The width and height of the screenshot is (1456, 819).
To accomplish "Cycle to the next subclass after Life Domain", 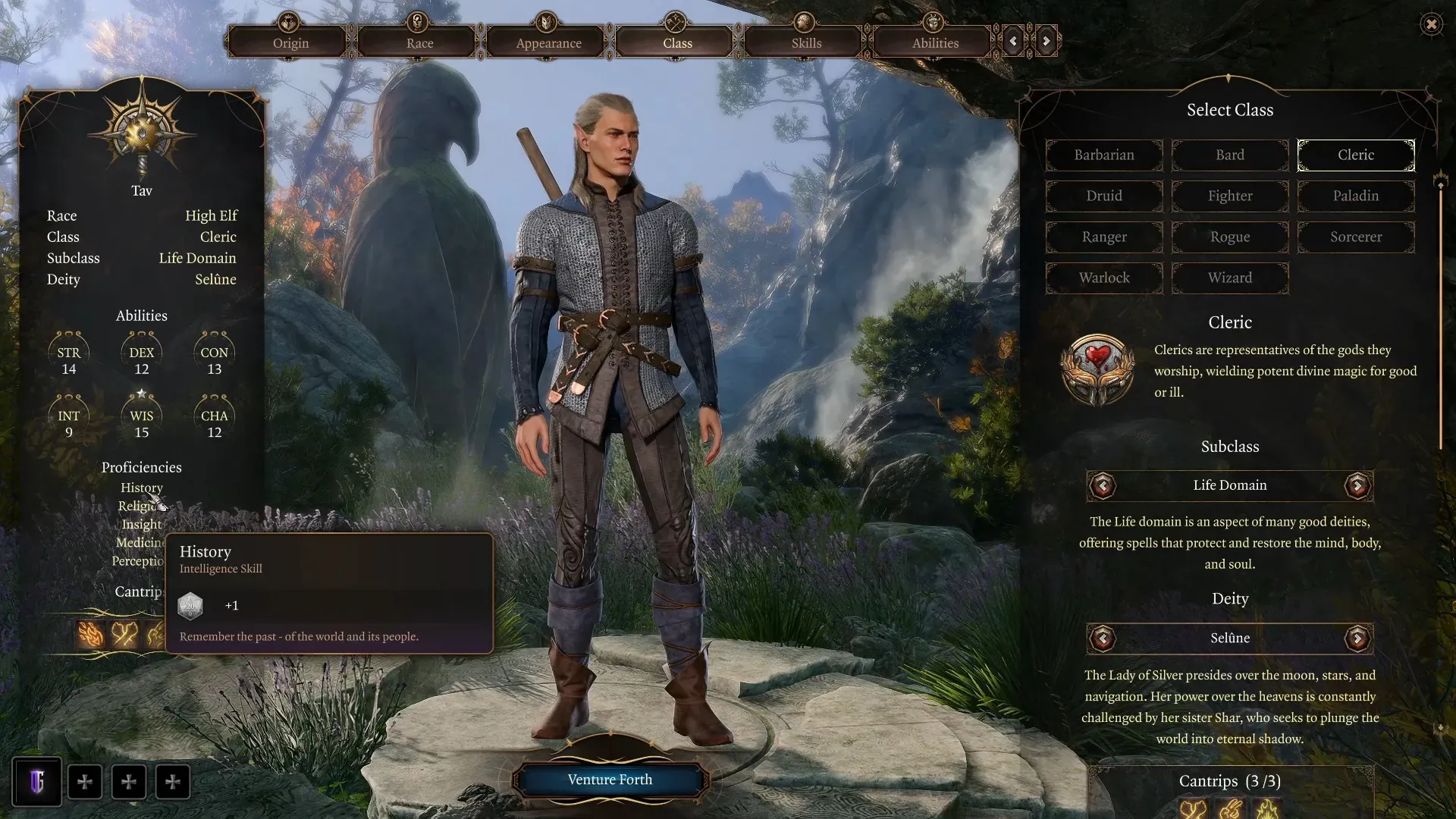I will click(1357, 485).
